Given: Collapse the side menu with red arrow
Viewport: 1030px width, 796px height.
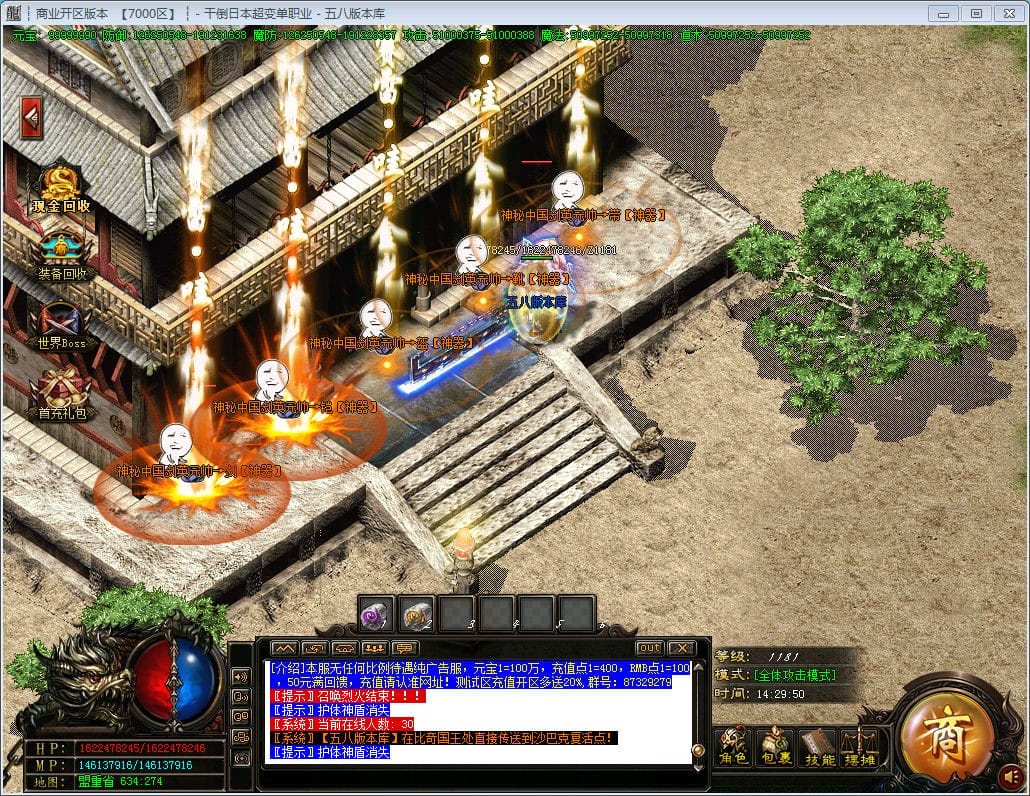Looking at the screenshot, I should [x=31, y=118].
